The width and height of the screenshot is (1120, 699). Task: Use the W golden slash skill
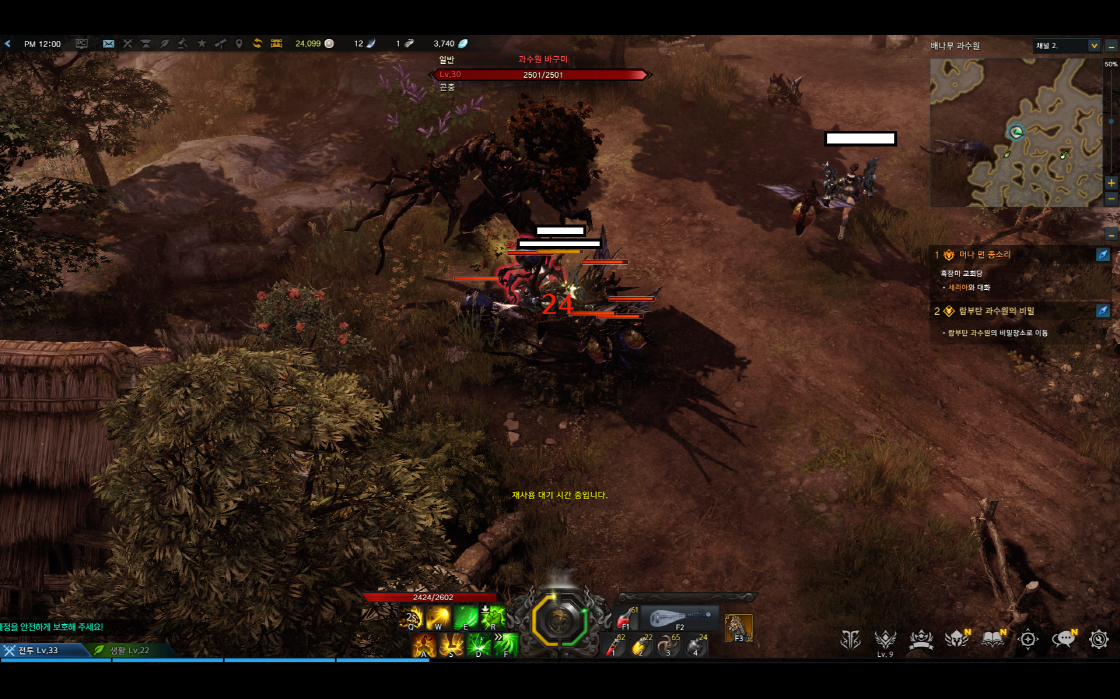[x=438, y=619]
